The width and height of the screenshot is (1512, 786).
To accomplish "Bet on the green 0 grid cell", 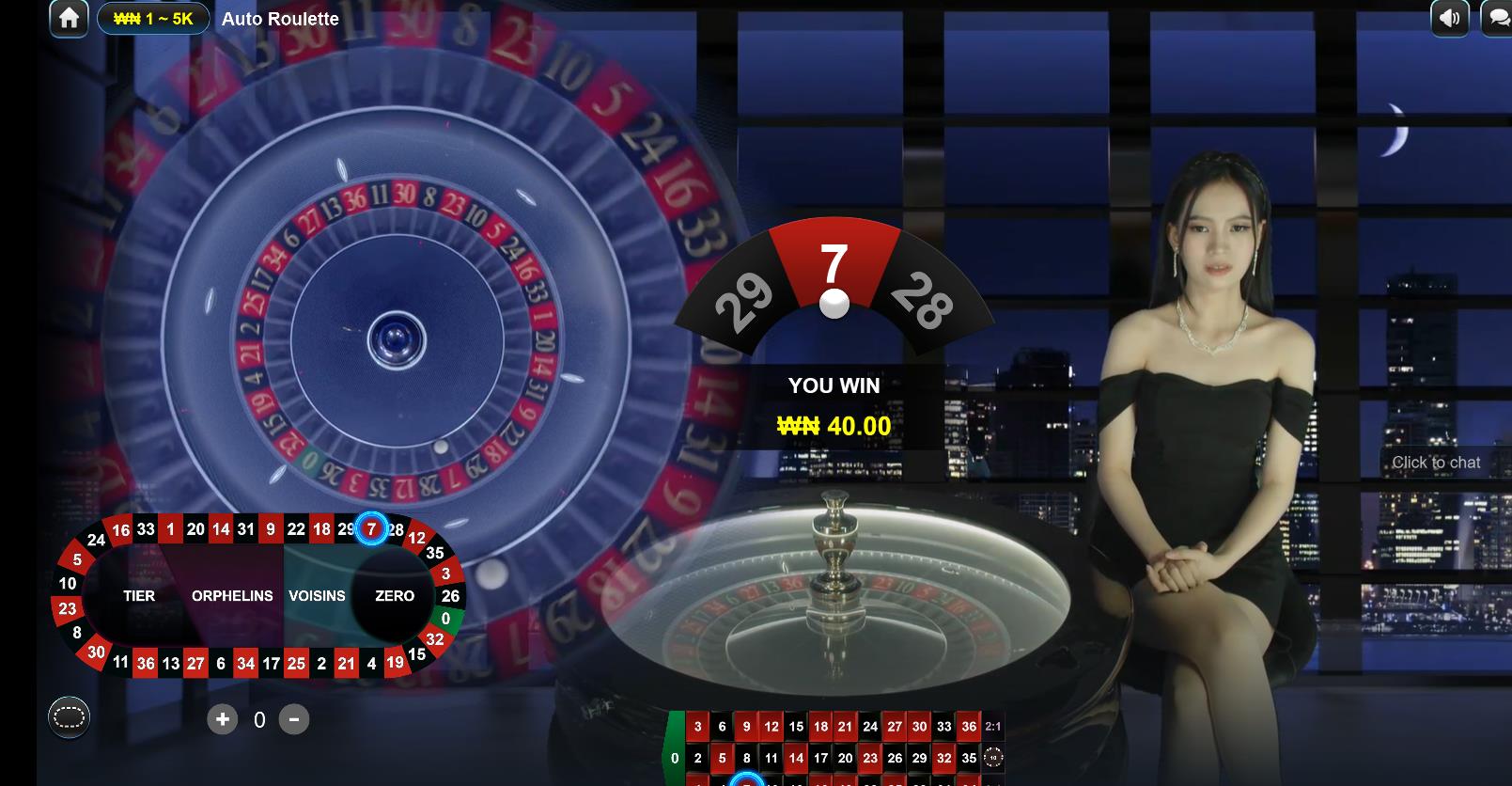I will click(x=675, y=758).
